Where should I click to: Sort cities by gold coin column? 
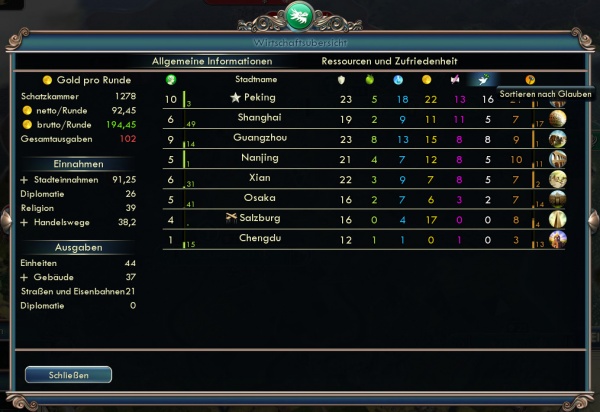pos(427,79)
